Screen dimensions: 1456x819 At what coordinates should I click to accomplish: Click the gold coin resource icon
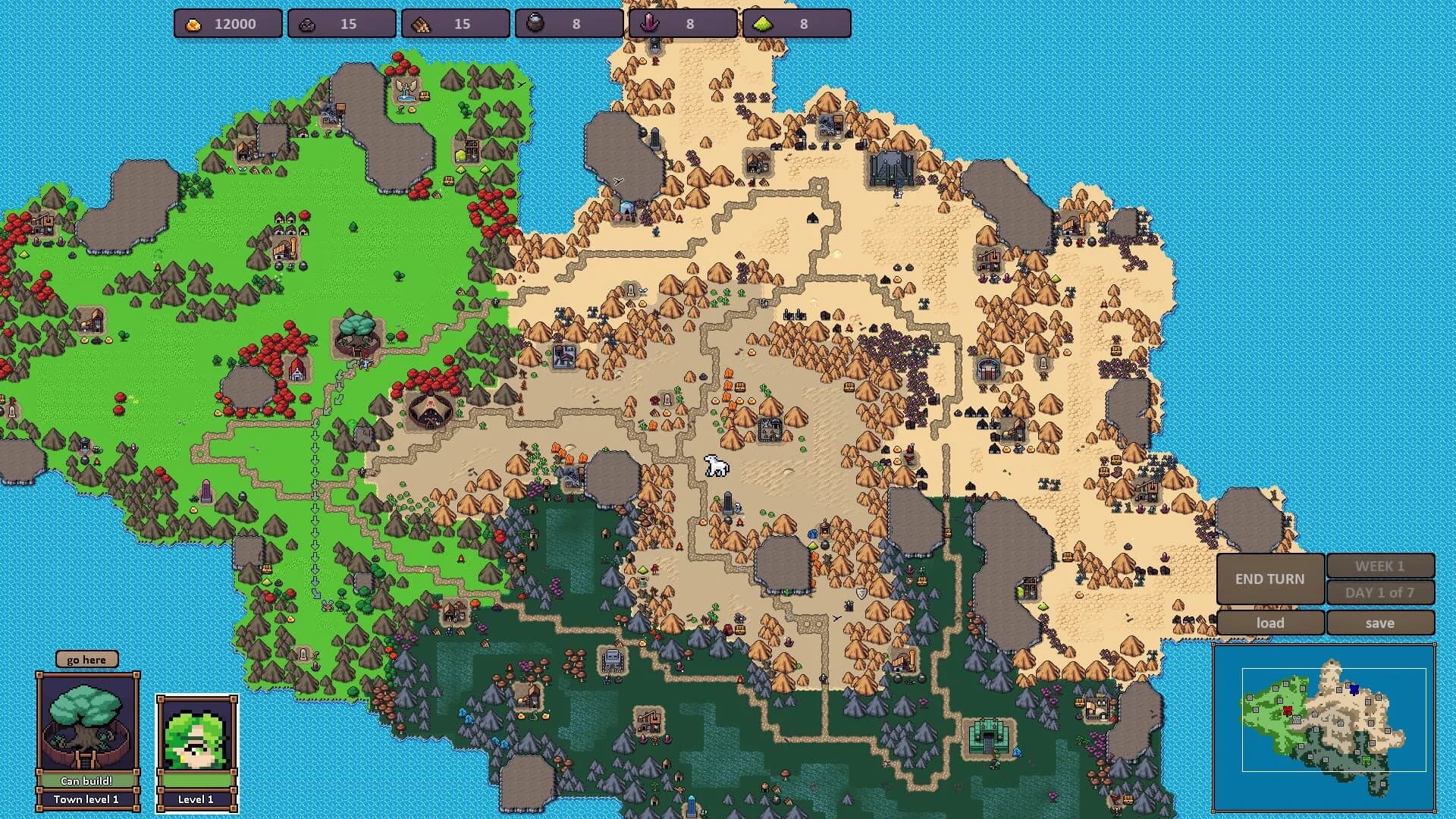pyautogui.click(x=193, y=24)
